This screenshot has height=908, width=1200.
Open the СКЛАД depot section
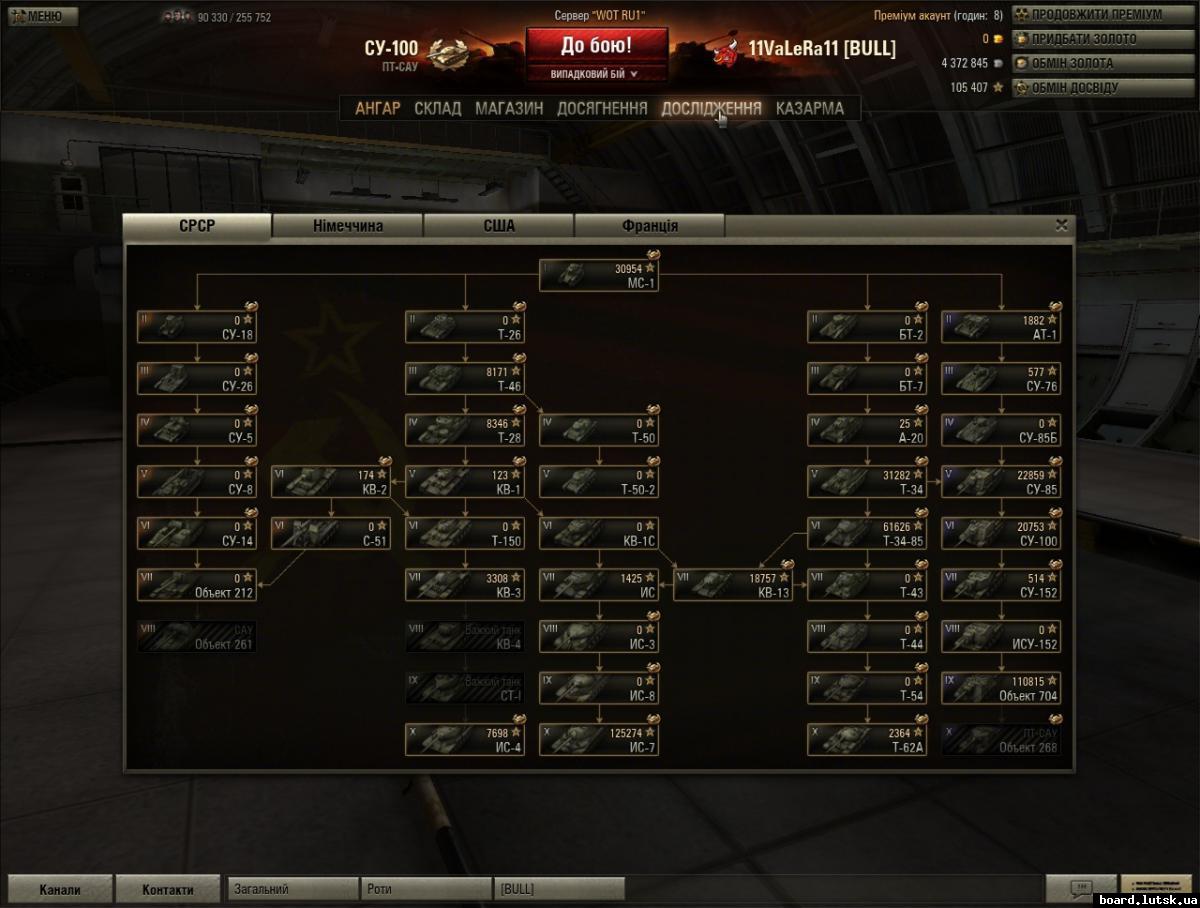(x=438, y=108)
